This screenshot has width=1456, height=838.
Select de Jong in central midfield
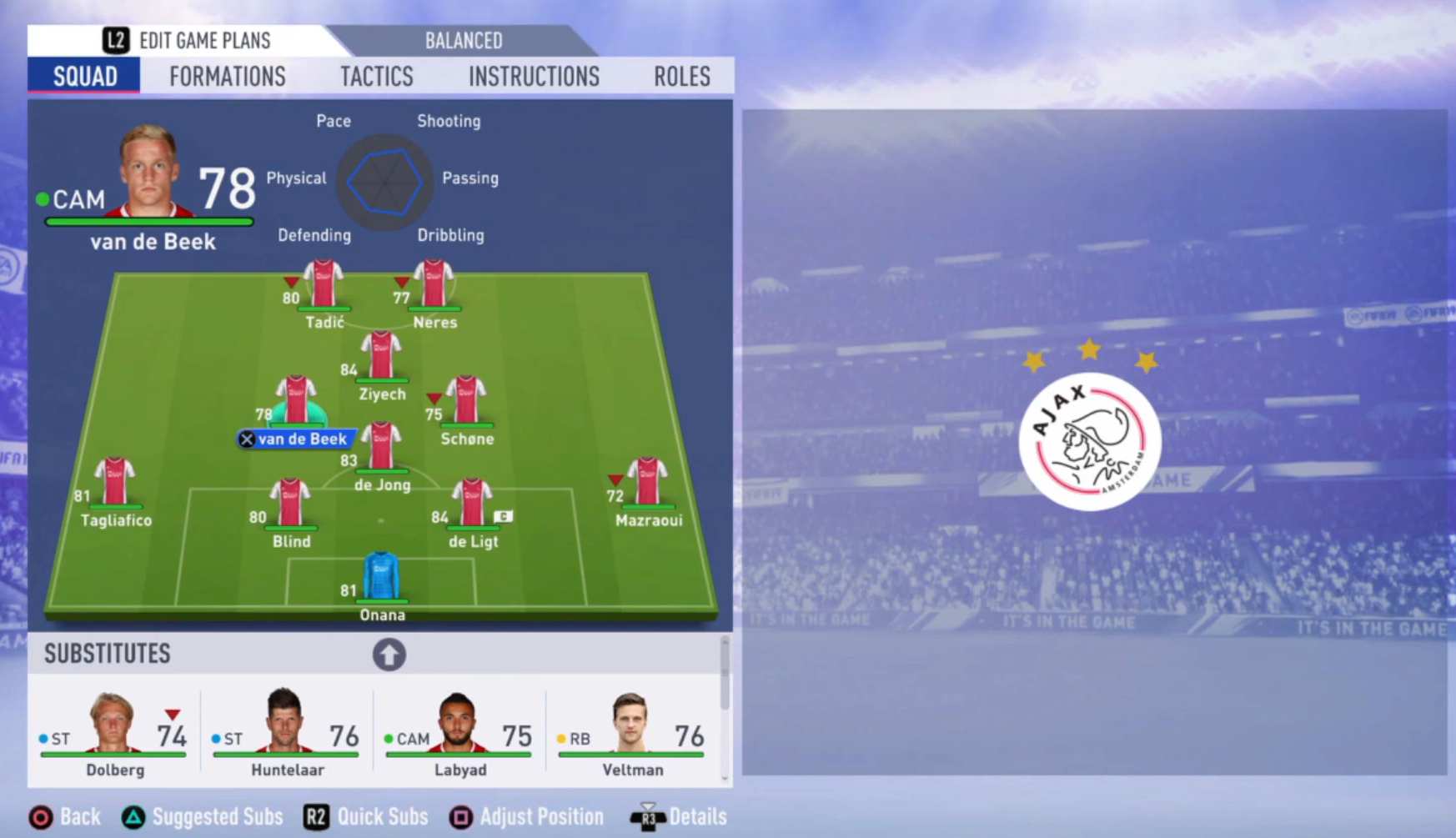click(381, 450)
